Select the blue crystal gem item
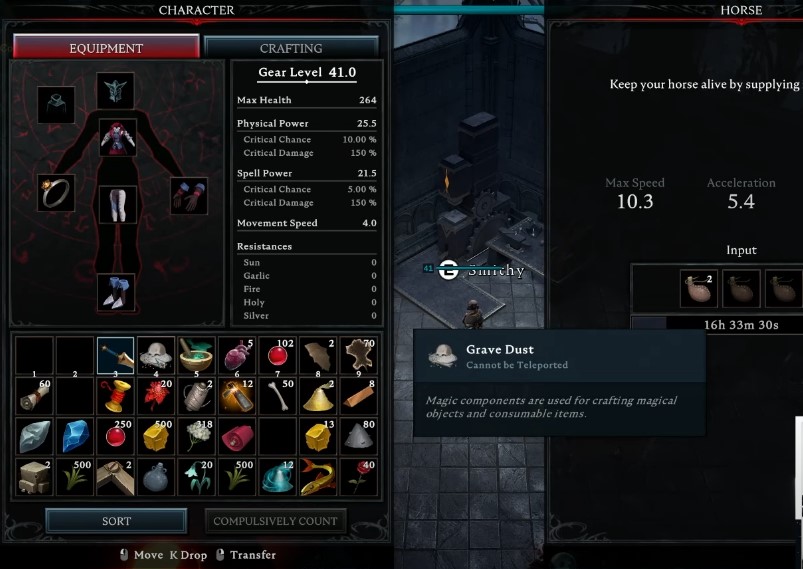Screen dimensions: 803x569 click(74, 437)
